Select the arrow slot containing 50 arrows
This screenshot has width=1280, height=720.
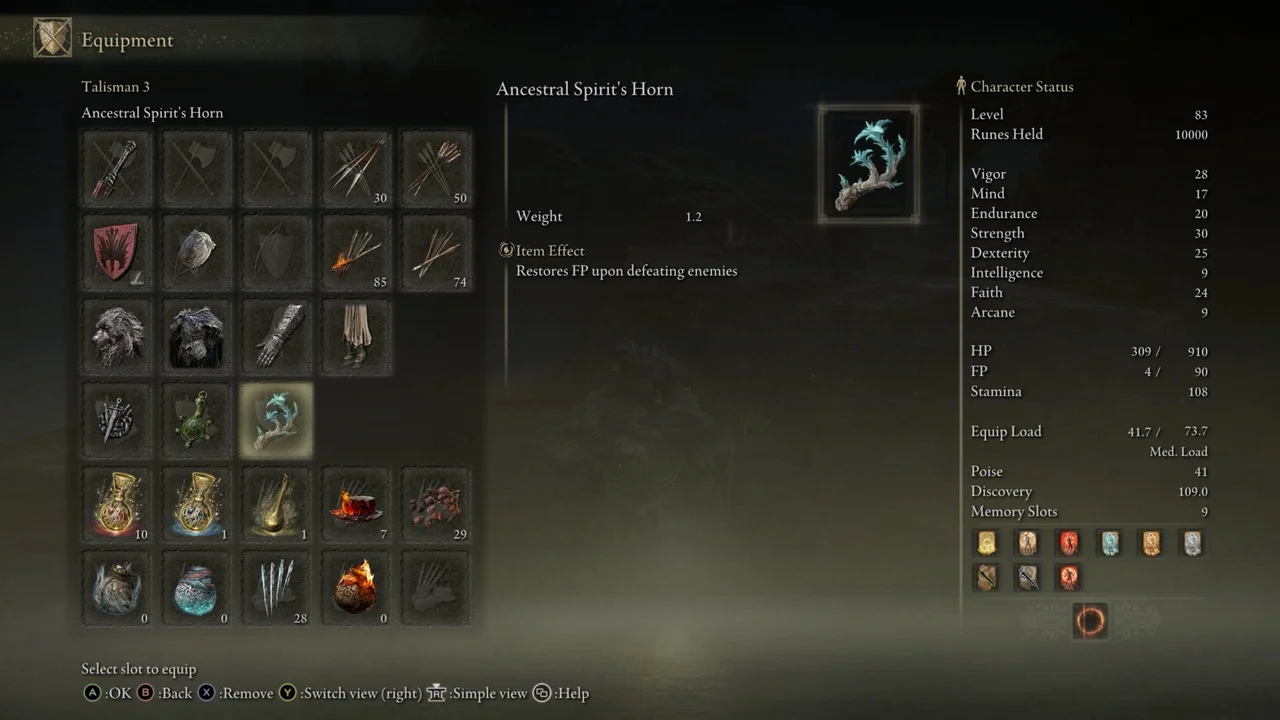[x=435, y=168]
